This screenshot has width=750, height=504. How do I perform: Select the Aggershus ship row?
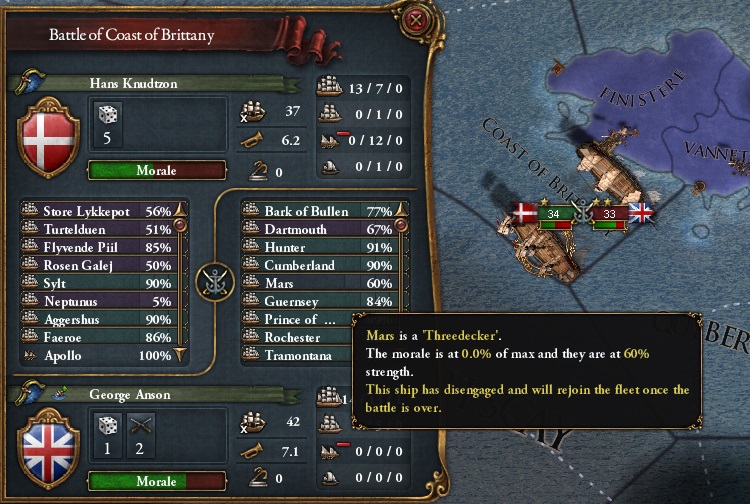coord(98,320)
